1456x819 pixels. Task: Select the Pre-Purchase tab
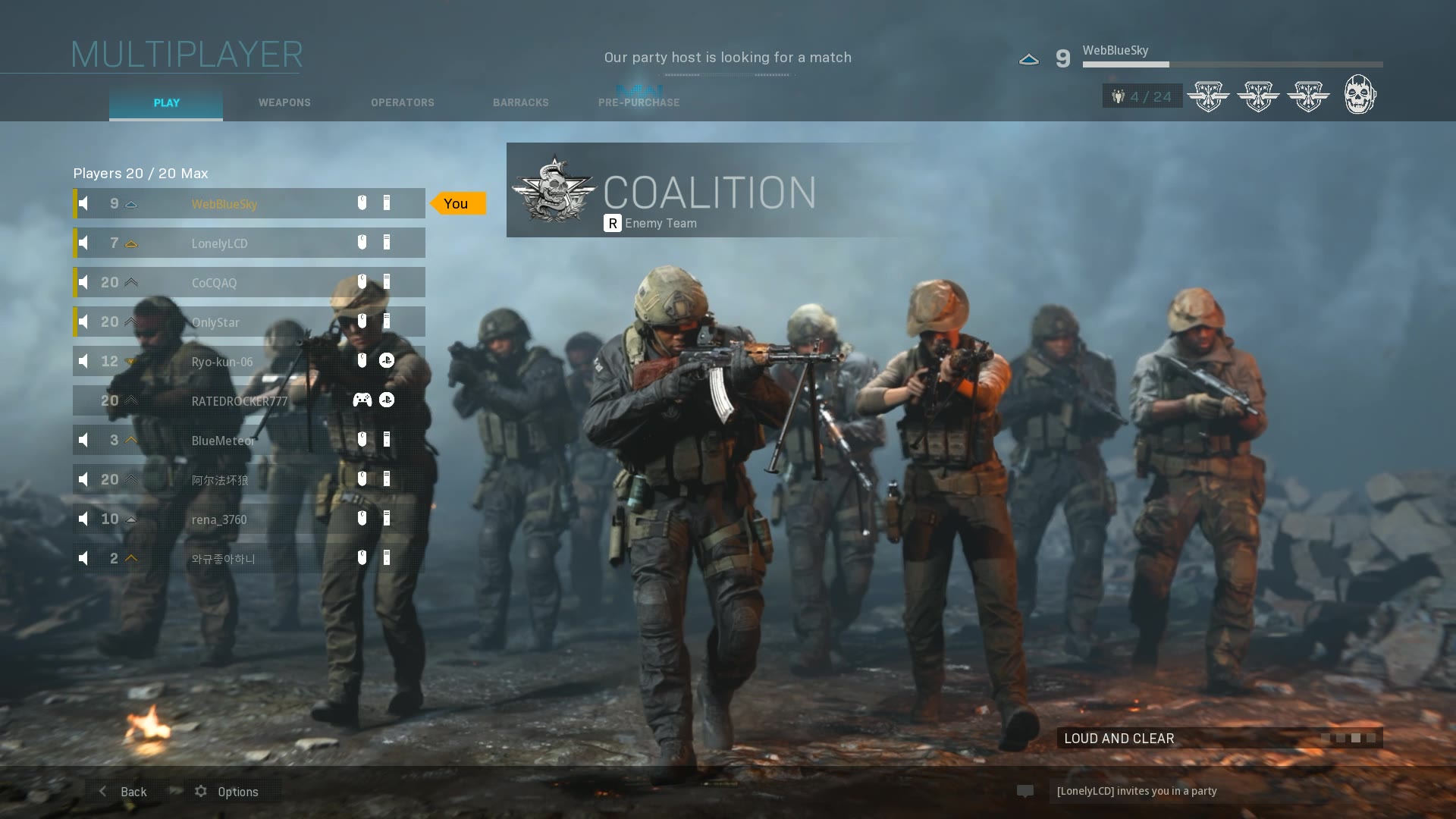tap(639, 102)
